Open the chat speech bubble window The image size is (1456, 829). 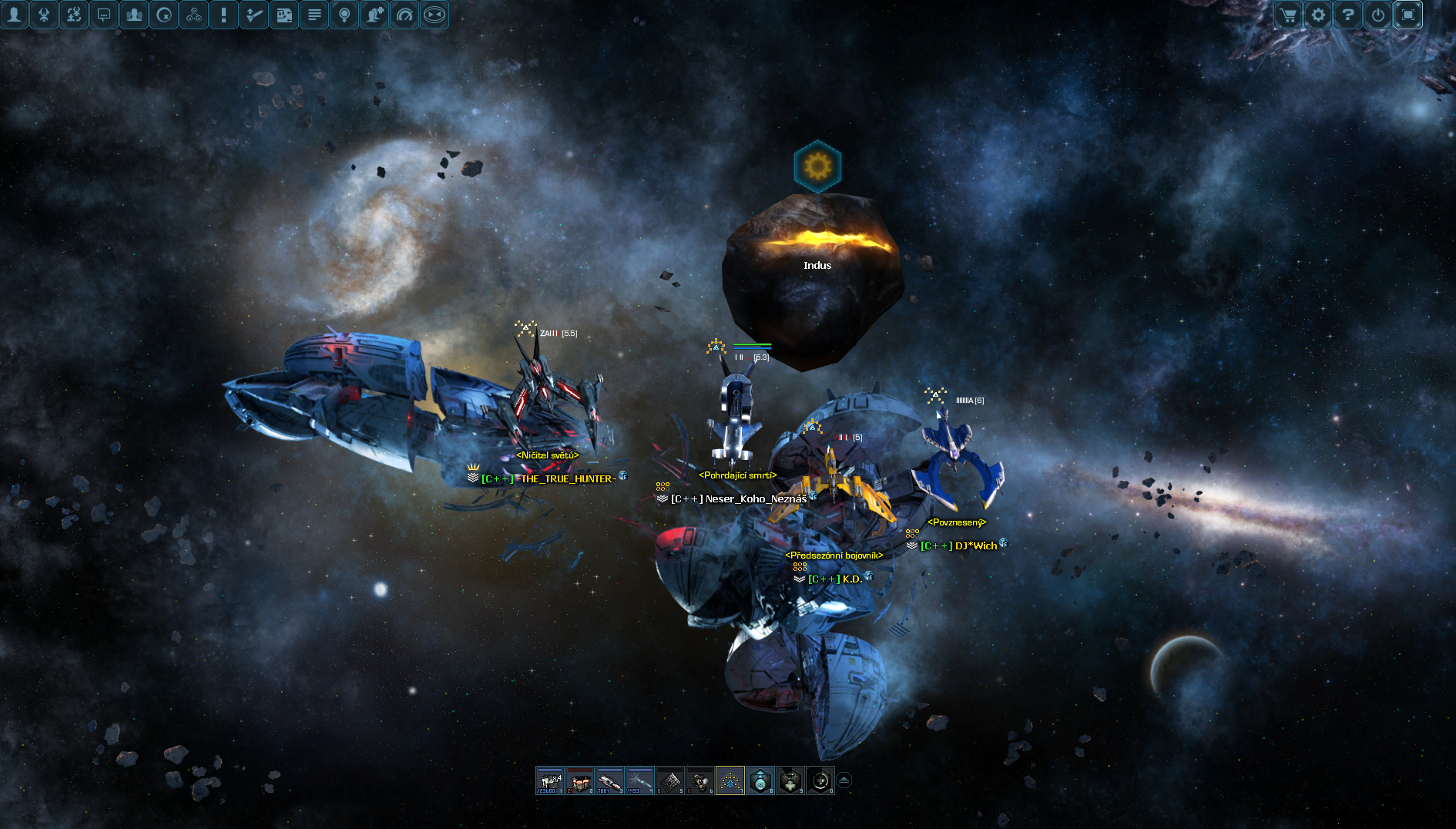104,15
